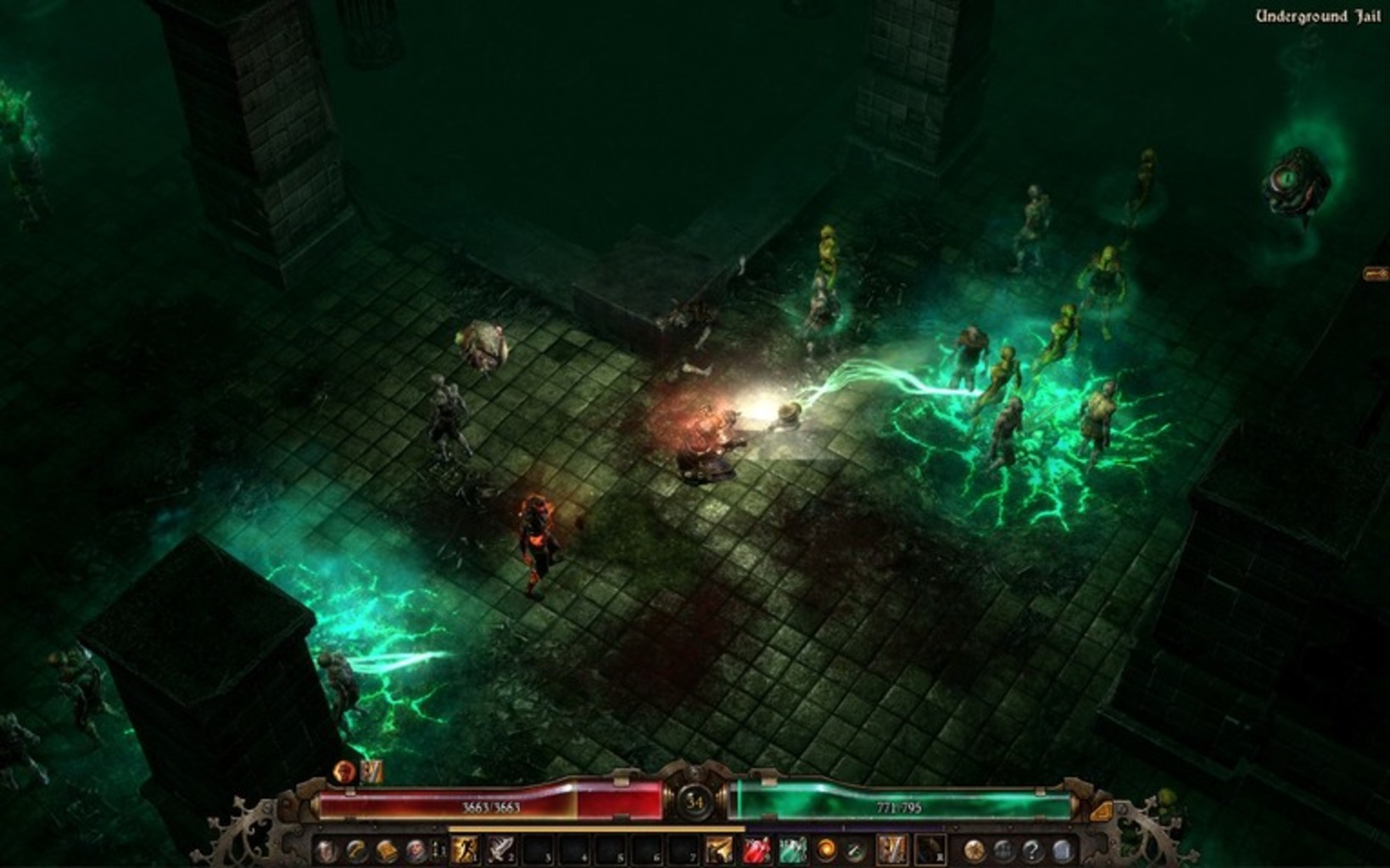1390x868 pixels.
Task: Activate the running figure skill in slot 1
Action: point(465,849)
